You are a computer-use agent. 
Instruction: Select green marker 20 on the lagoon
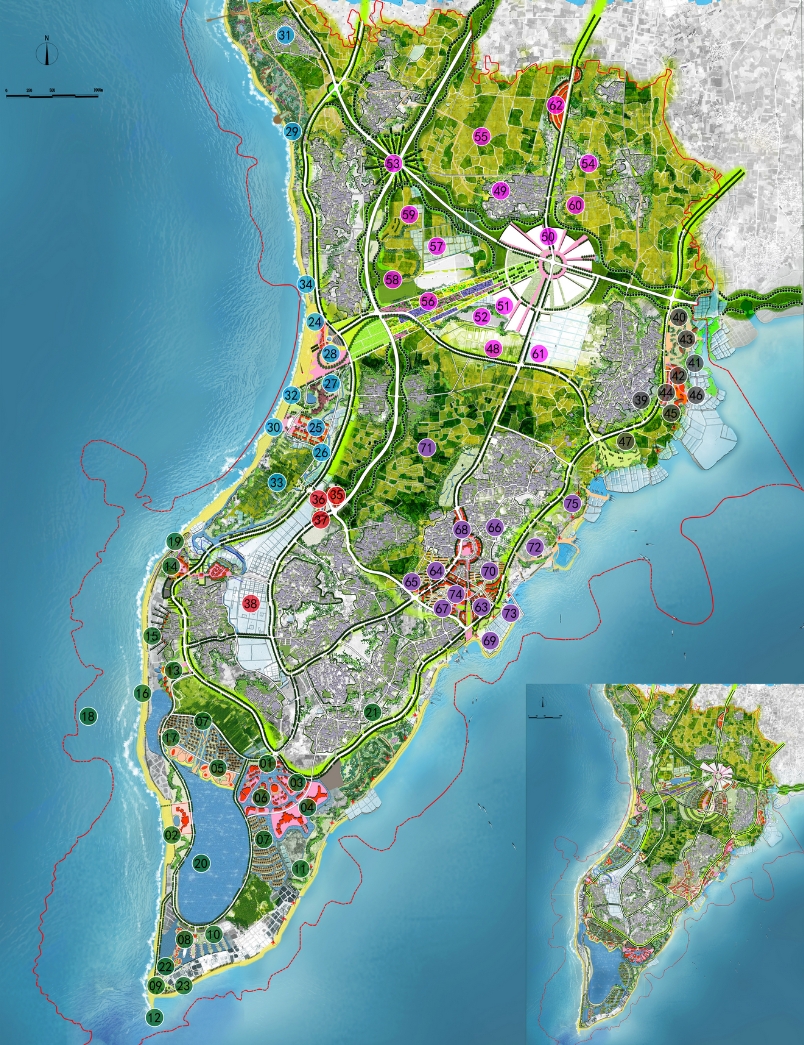(x=200, y=861)
